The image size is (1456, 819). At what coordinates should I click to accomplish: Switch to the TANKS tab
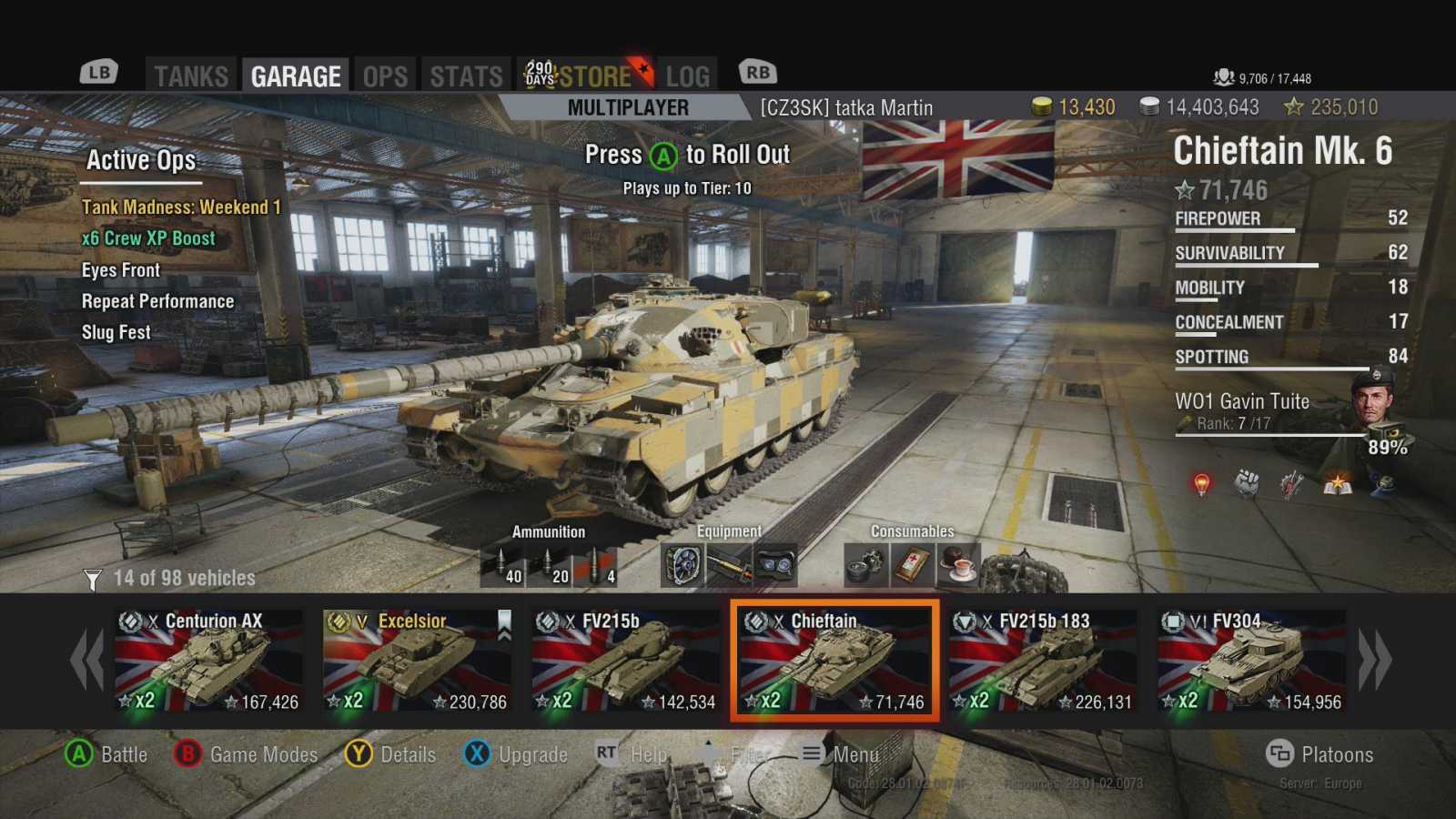coord(191,76)
